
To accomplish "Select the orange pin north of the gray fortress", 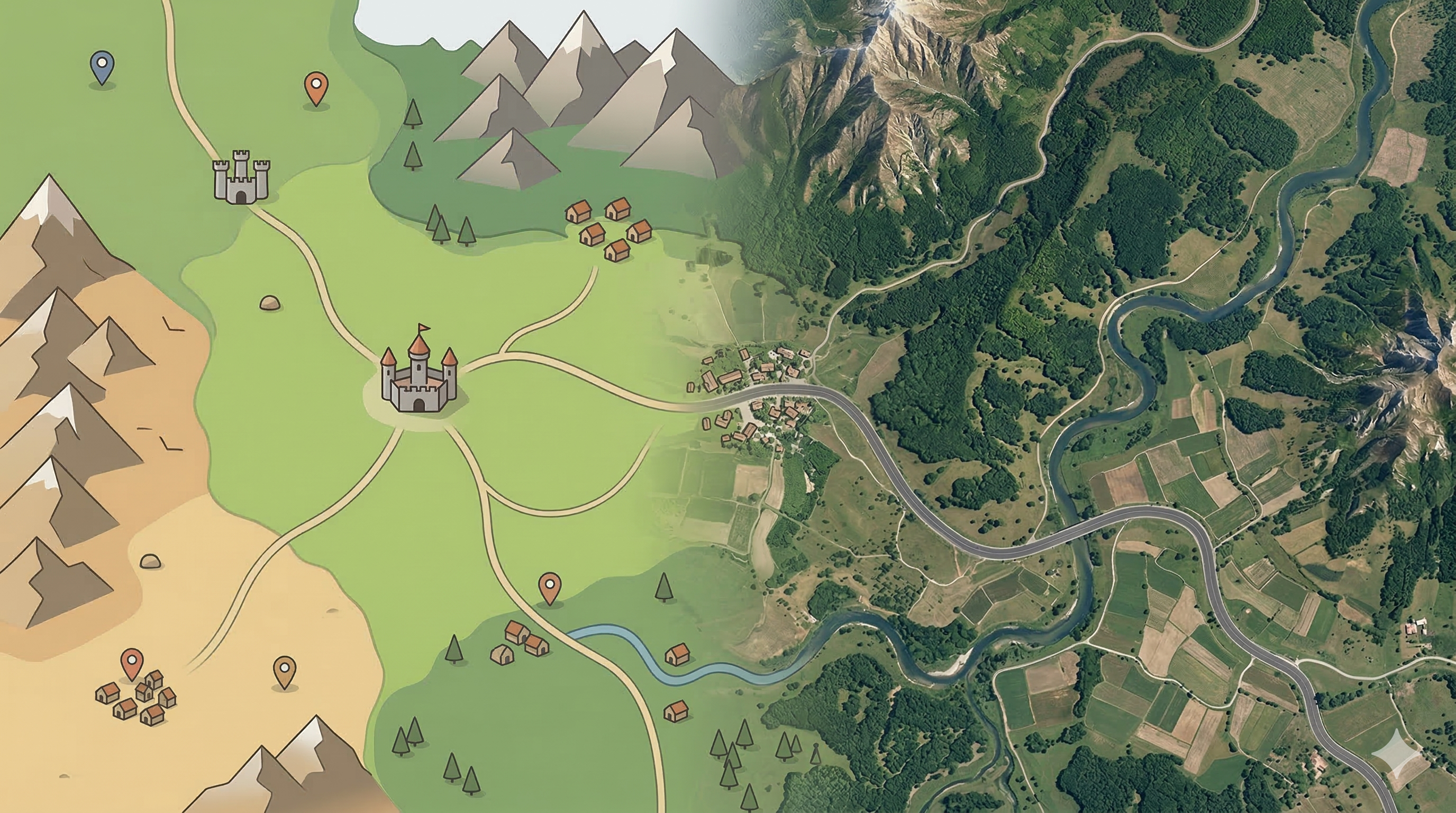I will pyautogui.click(x=316, y=86).
